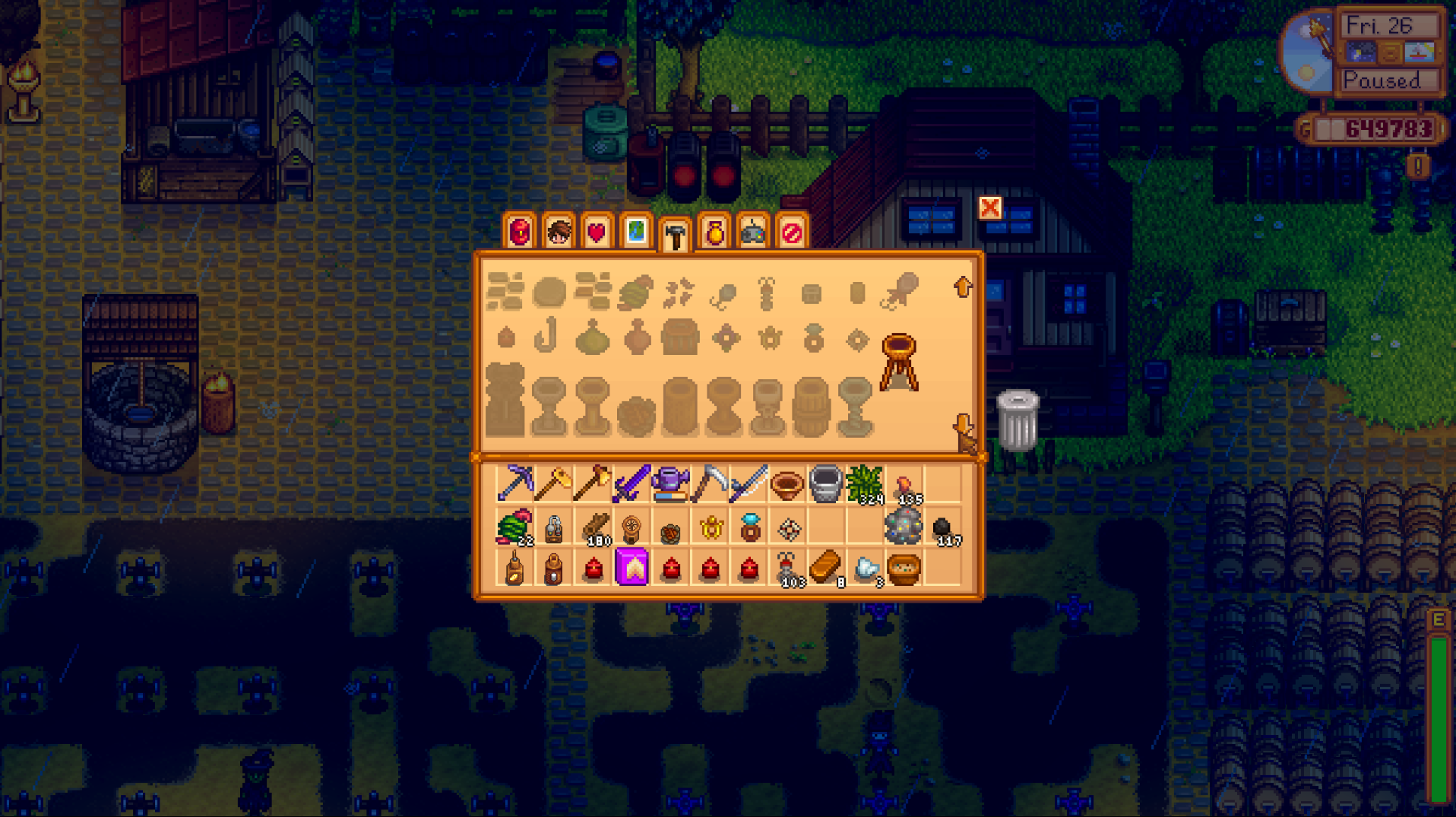Click the trash can to discard items
This screenshot has height=817, width=1456.
tap(1018, 418)
